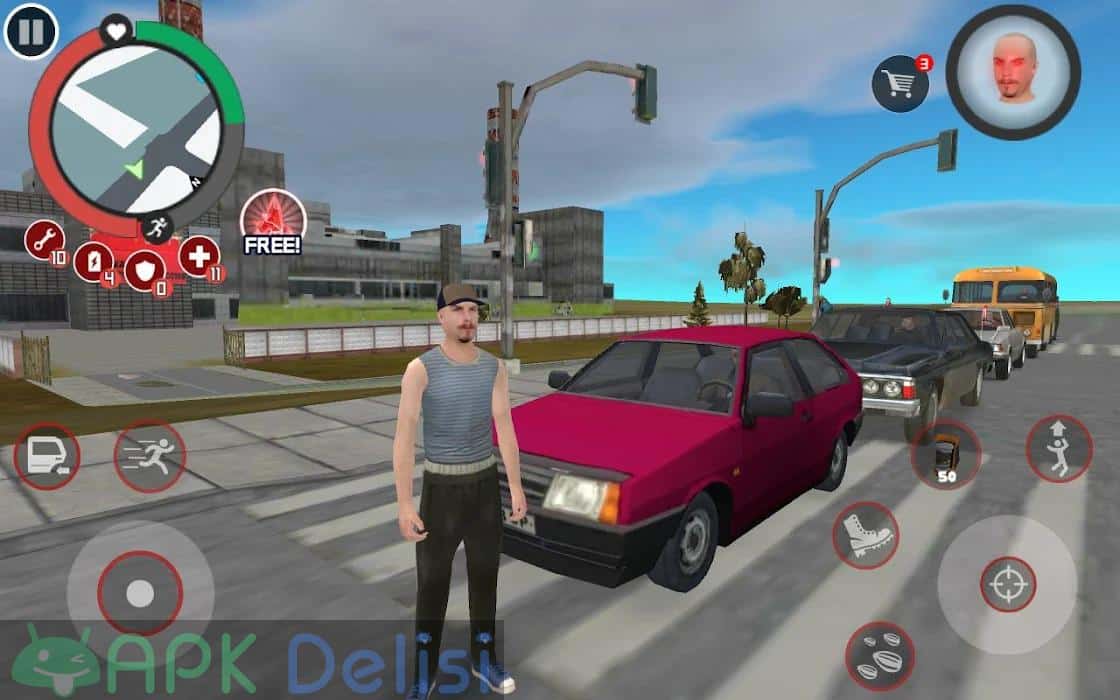Open the character portrait menu
Viewport: 1120px width, 700px height.
1013,71
